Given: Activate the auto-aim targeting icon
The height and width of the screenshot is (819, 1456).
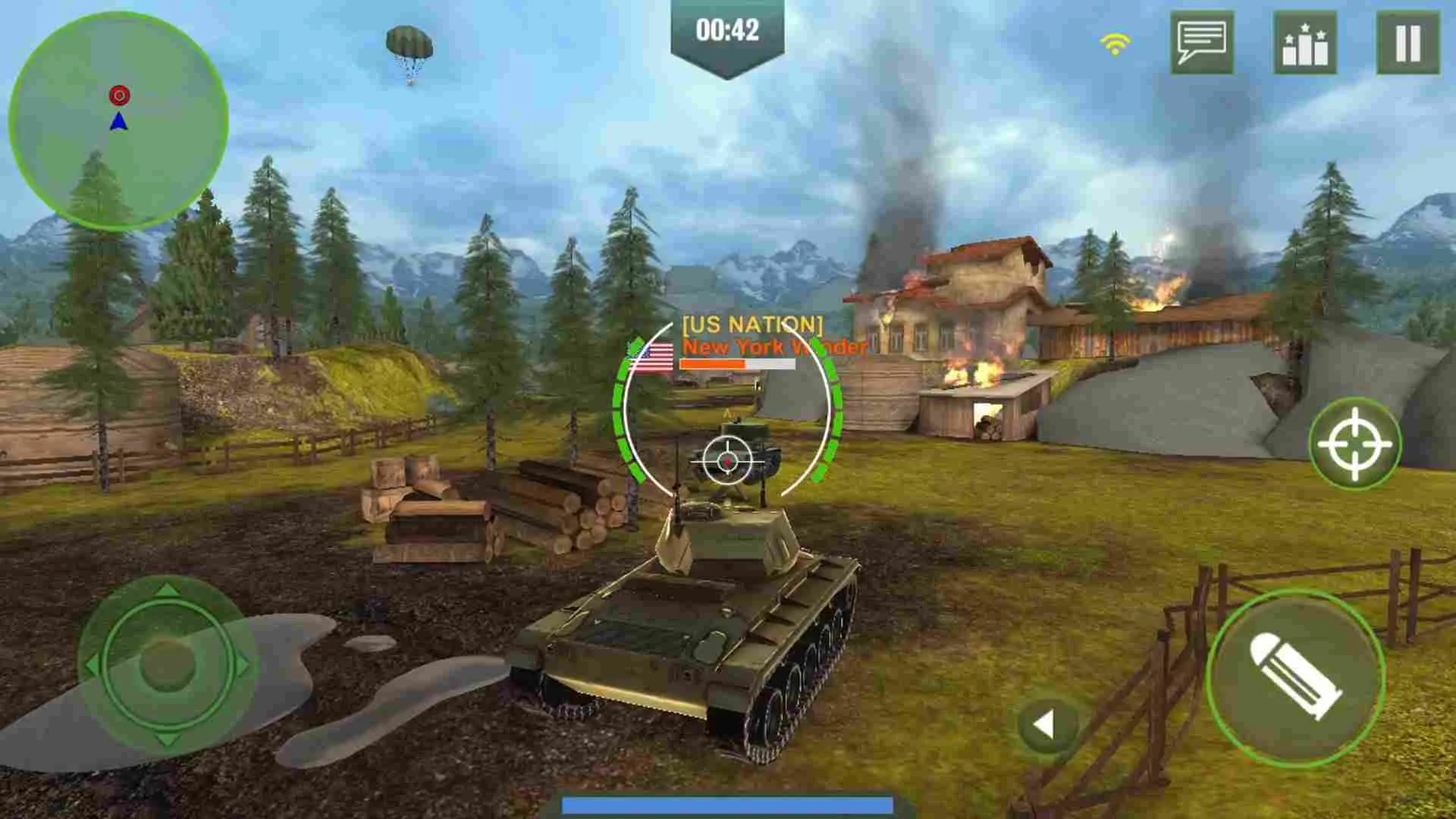Looking at the screenshot, I should click(1355, 444).
